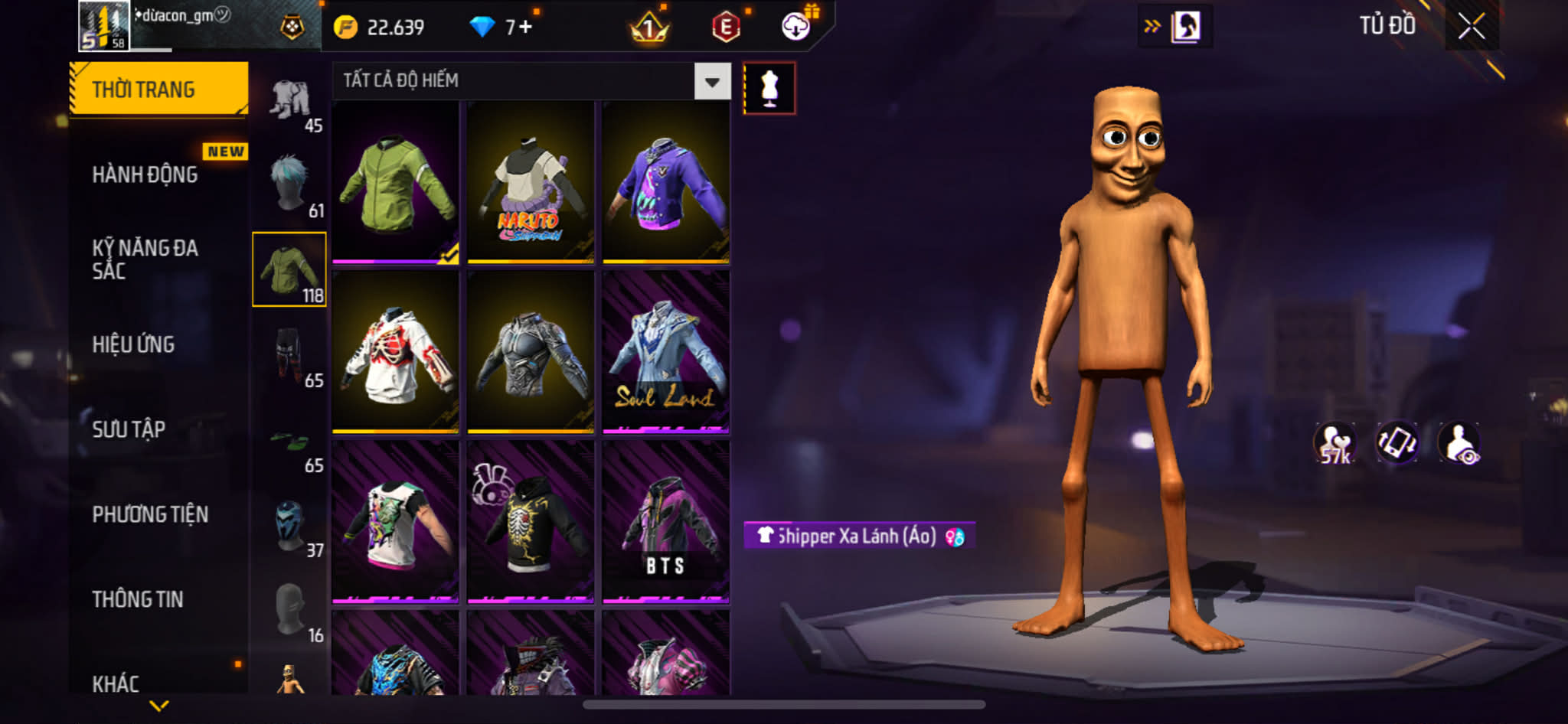Close the wardrobe screen
The height and width of the screenshot is (724, 1568).
pos(1471,27)
